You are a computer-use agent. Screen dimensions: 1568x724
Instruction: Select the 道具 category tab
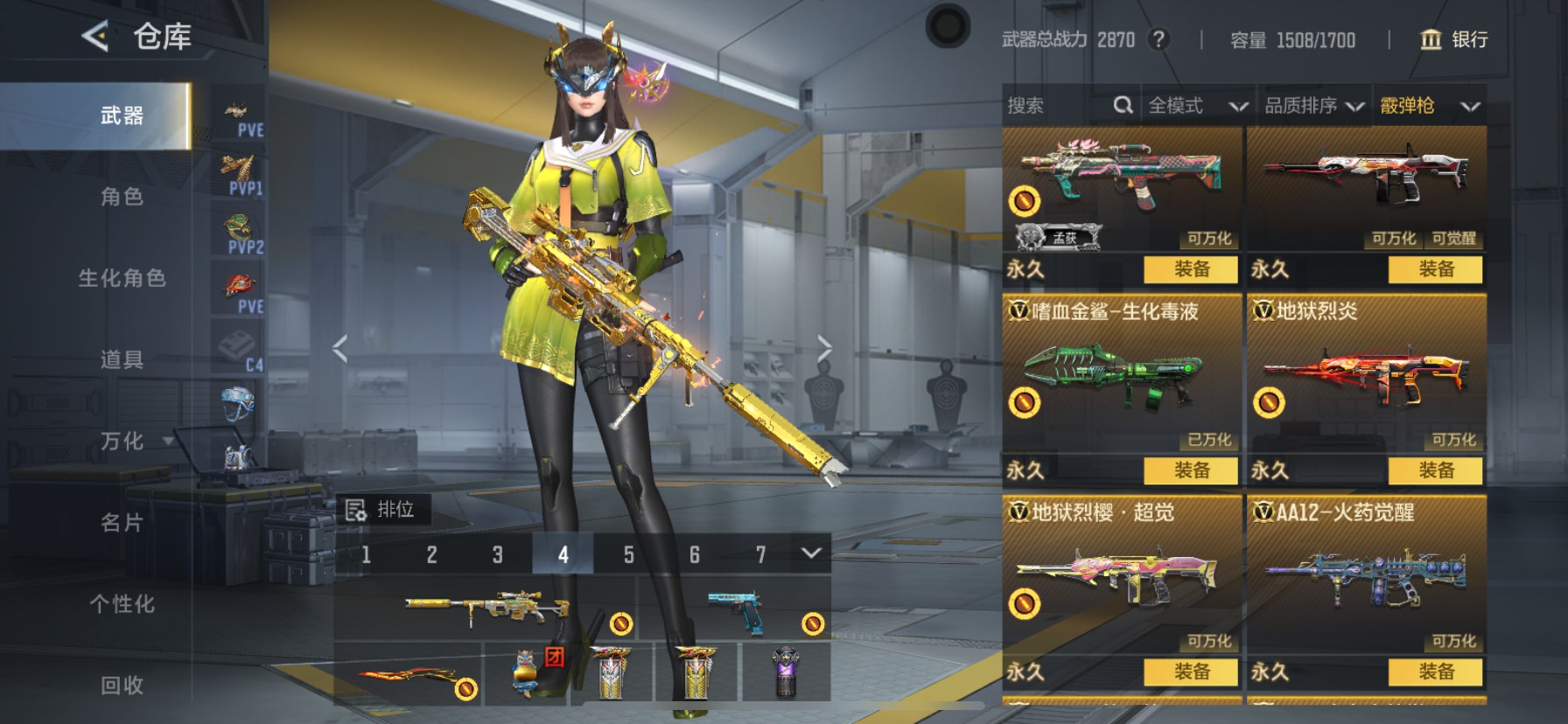pyautogui.click(x=122, y=359)
